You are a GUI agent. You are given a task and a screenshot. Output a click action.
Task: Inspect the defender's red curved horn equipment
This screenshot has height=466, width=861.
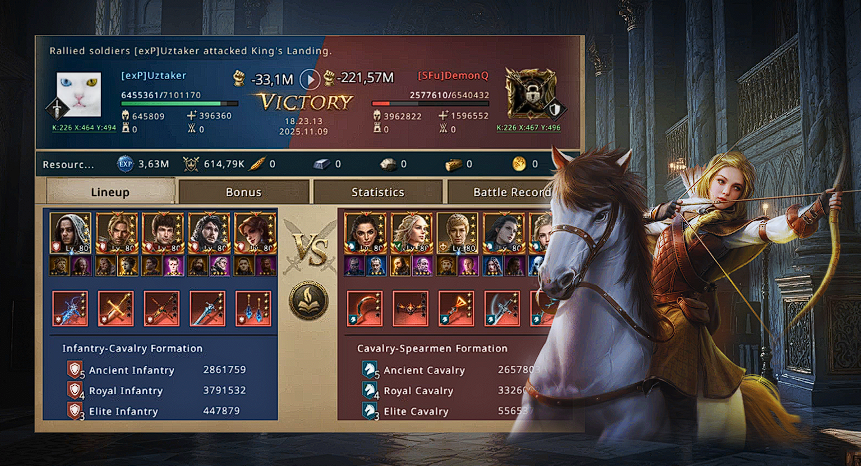click(x=365, y=308)
